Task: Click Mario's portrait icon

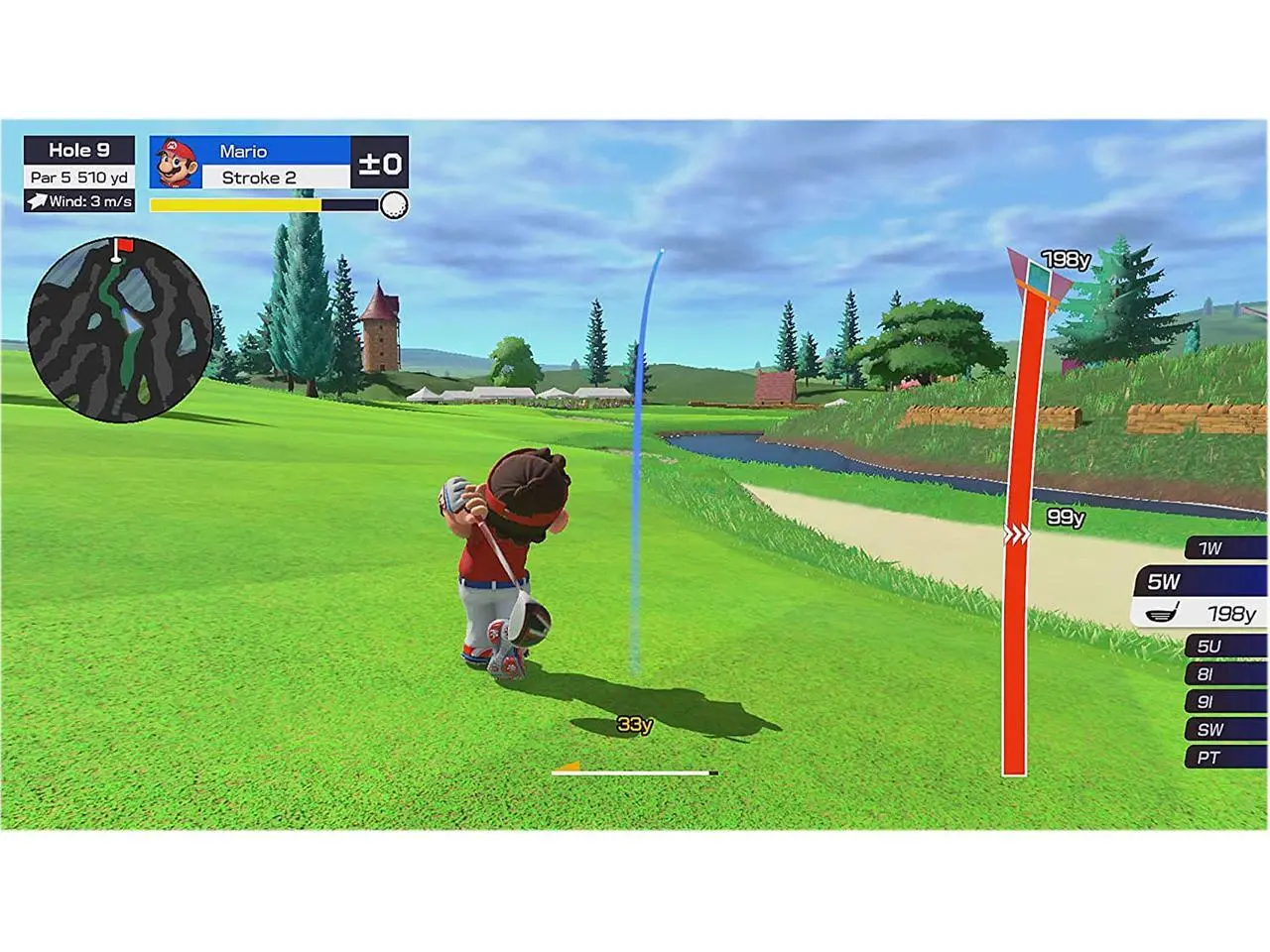Action: [x=176, y=163]
